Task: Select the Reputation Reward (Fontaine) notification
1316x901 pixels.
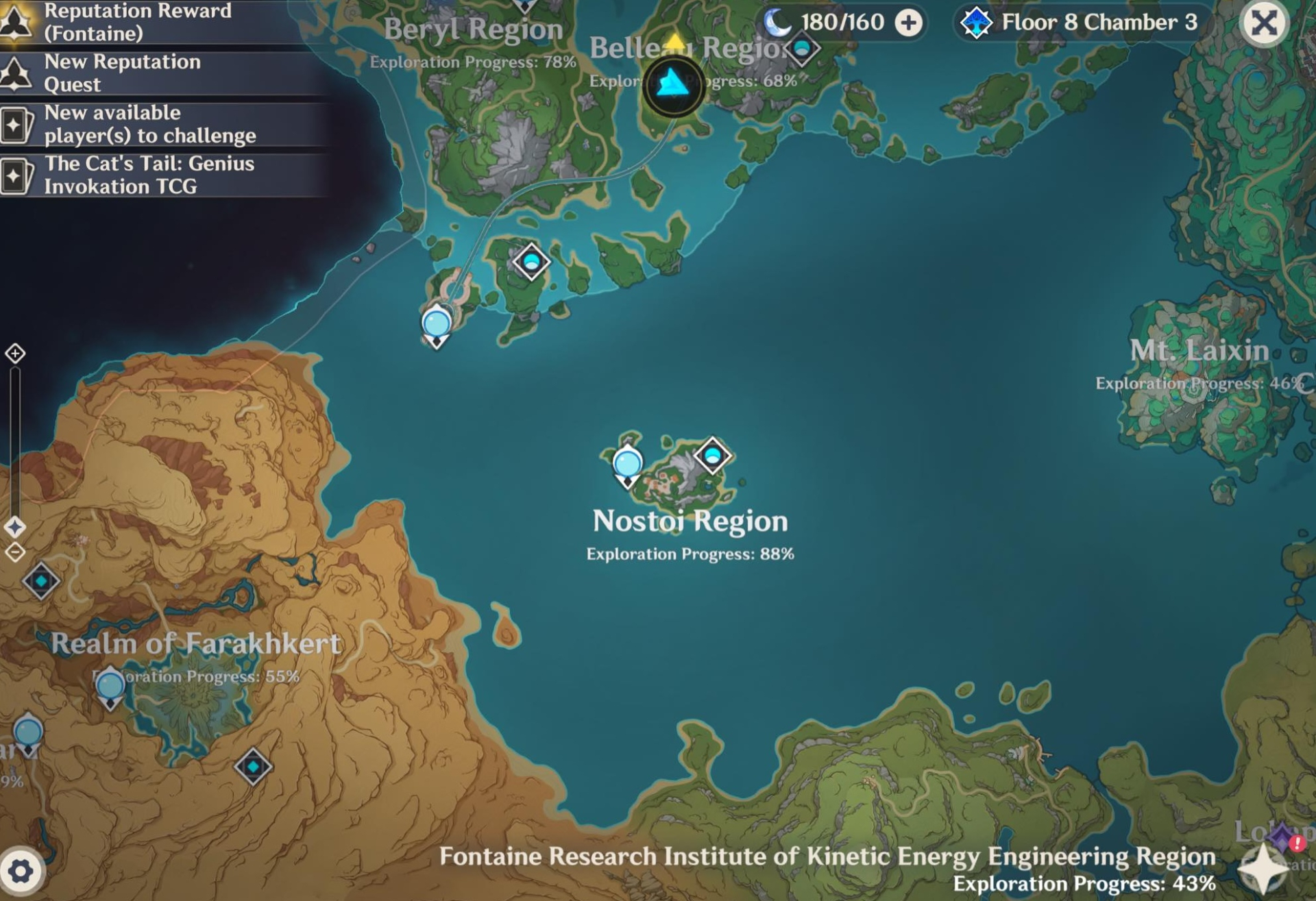Action: click(137, 19)
